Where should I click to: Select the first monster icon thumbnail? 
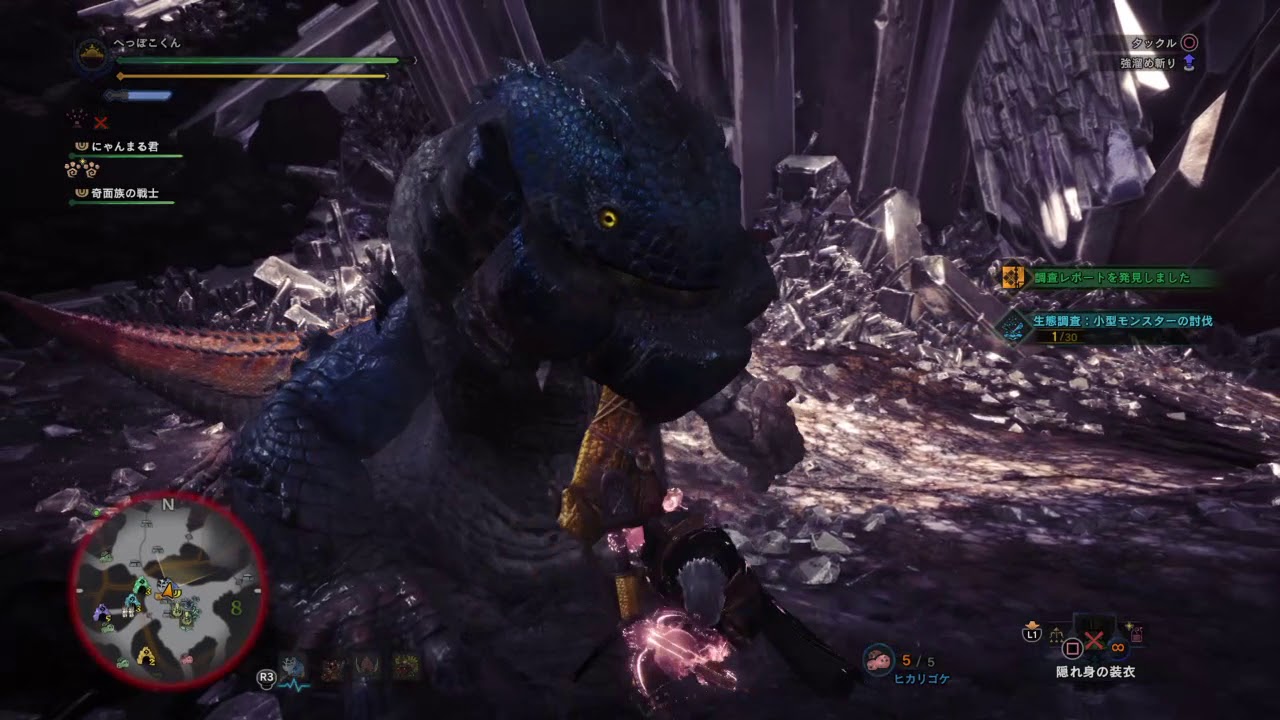[333, 668]
